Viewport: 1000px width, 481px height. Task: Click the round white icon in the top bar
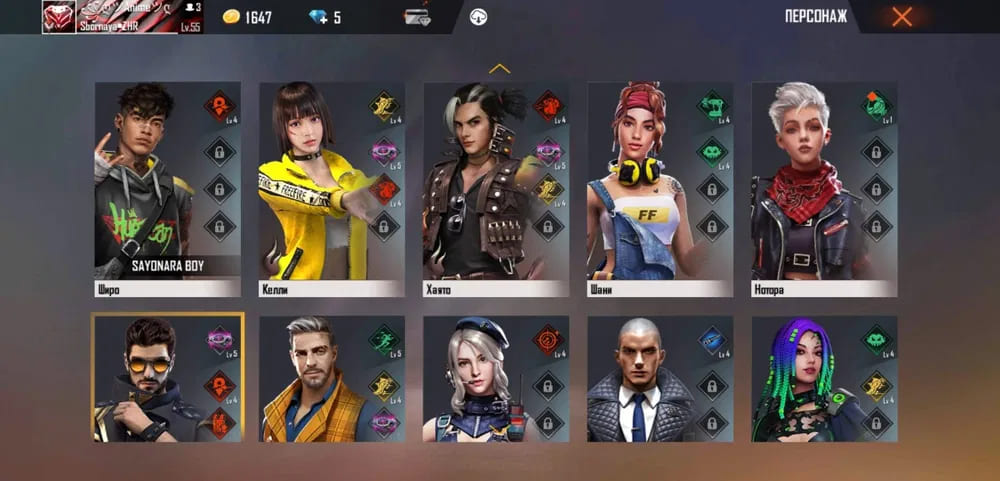(x=479, y=17)
